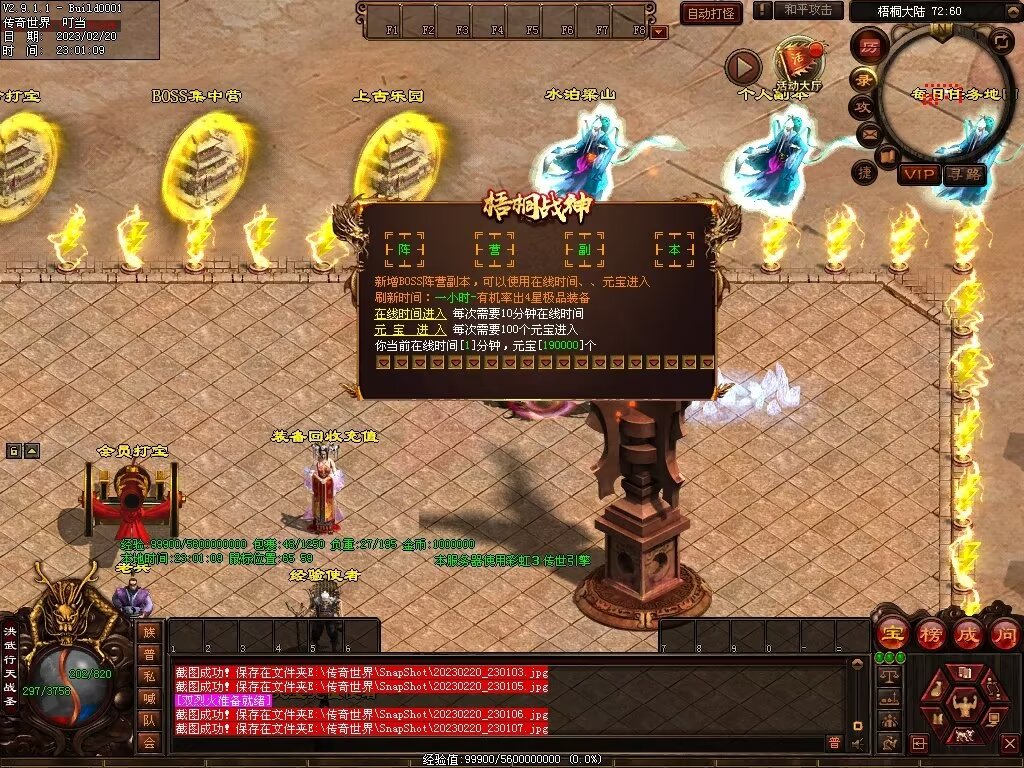The image size is (1024, 768).
Task: Choose 元宝进入 in the dialog
Action: click(410, 329)
